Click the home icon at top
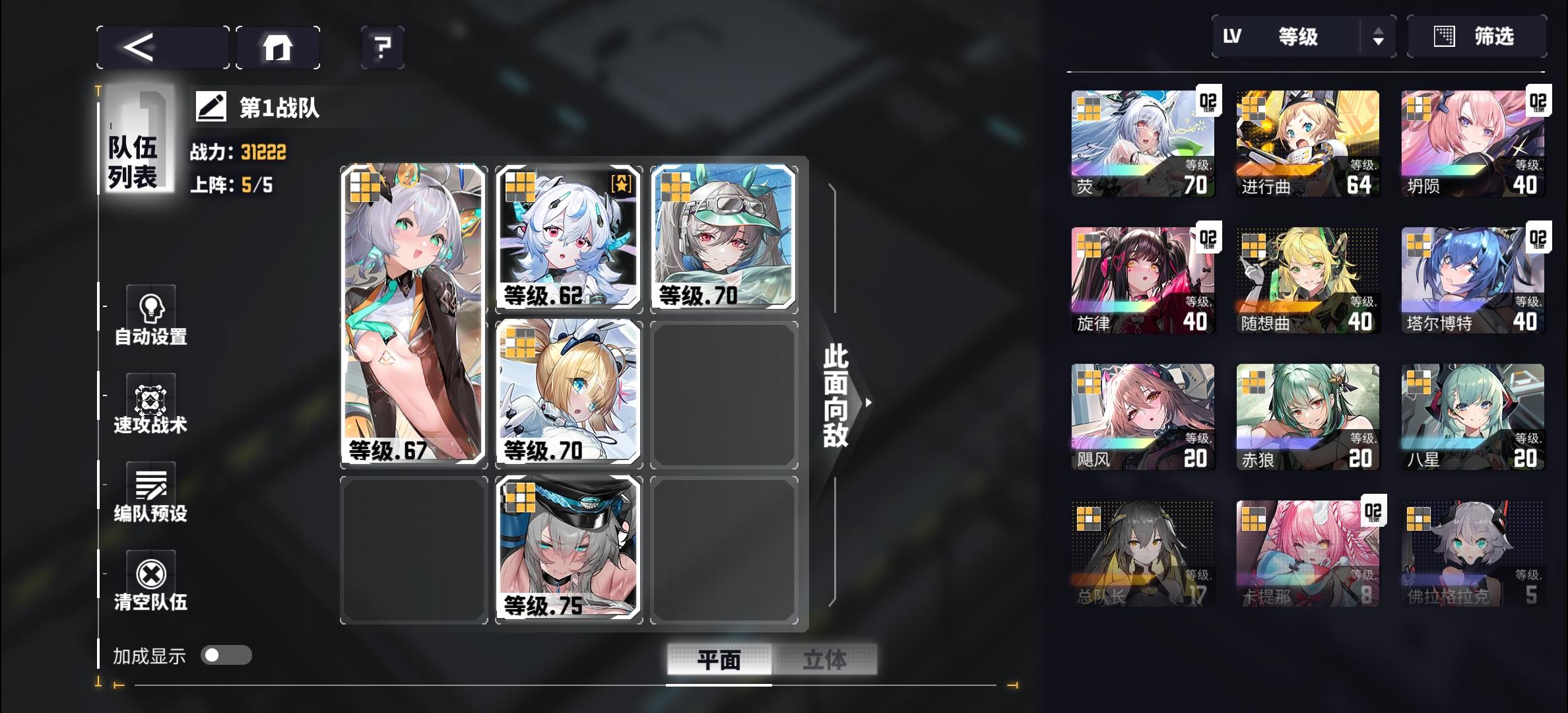Image resolution: width=1568 pixels, height=713 pixels. coord(277,46)
